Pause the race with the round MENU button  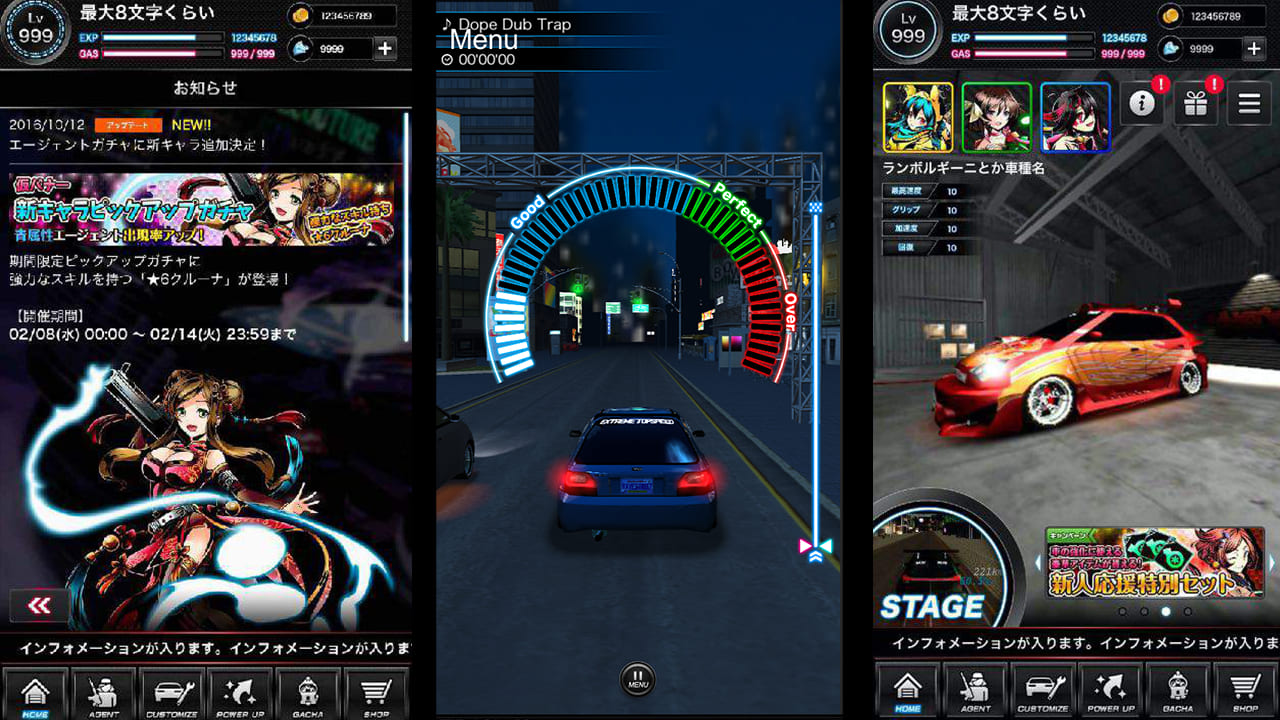click(x=638, y=679)
